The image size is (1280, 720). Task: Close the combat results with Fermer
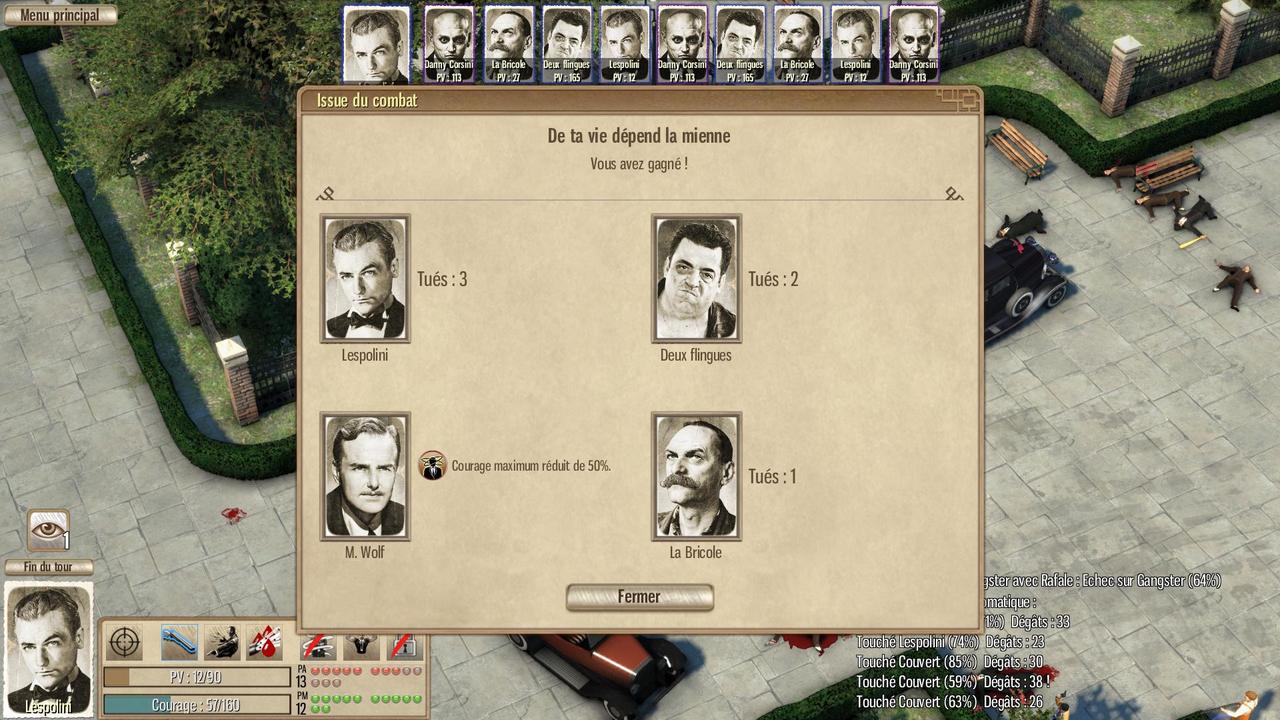(639, 597)
